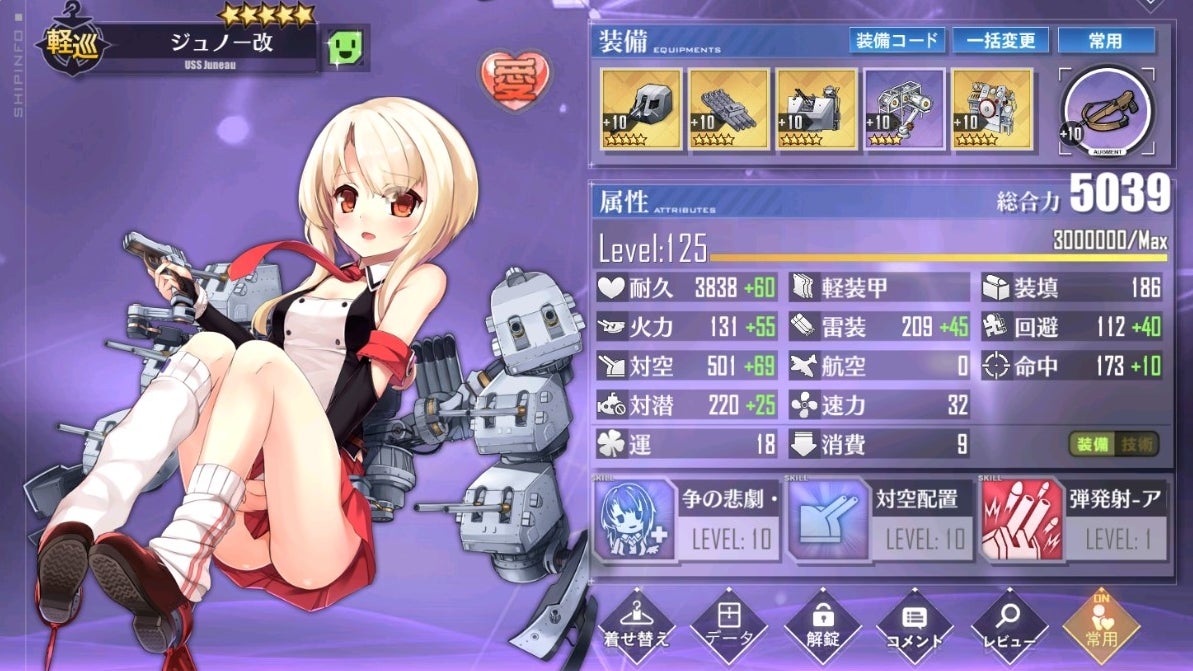
Task: Open the データ ship data screen
Action: pyautogui.click(x=729, y=623)
